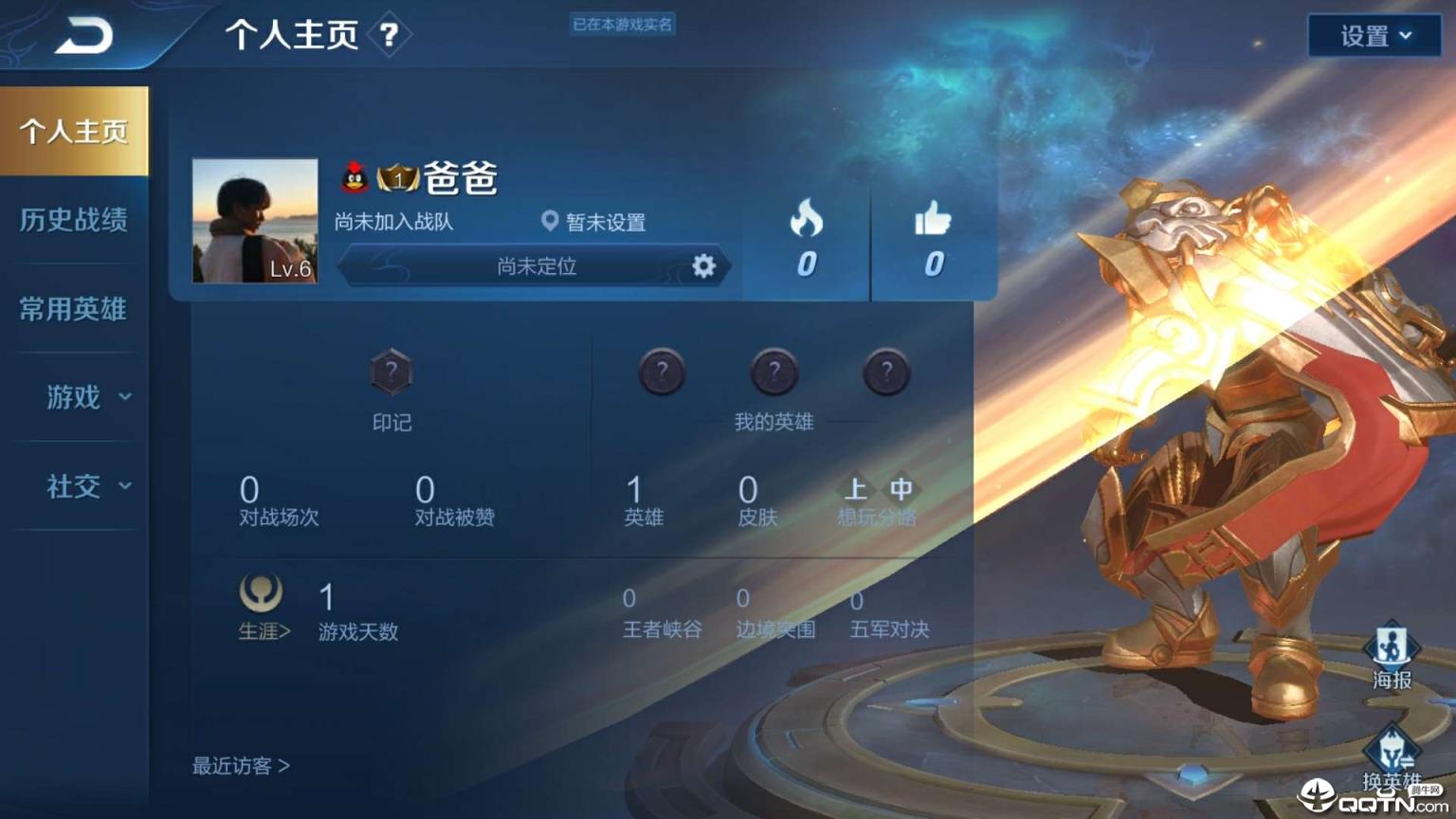Image resolution: width=1456 pixels, height=819 pixels.
Task: View the 最近访客 recent visitors list
Action: pos(240,766)
